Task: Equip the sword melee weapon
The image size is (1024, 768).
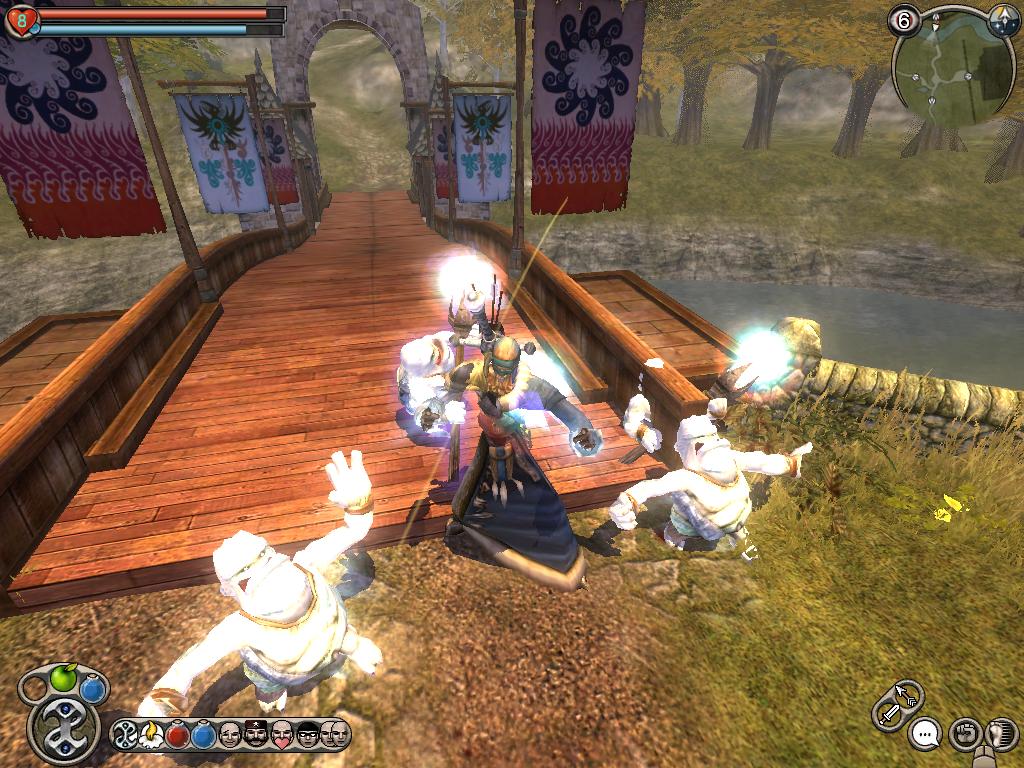Action: point(888,713)
